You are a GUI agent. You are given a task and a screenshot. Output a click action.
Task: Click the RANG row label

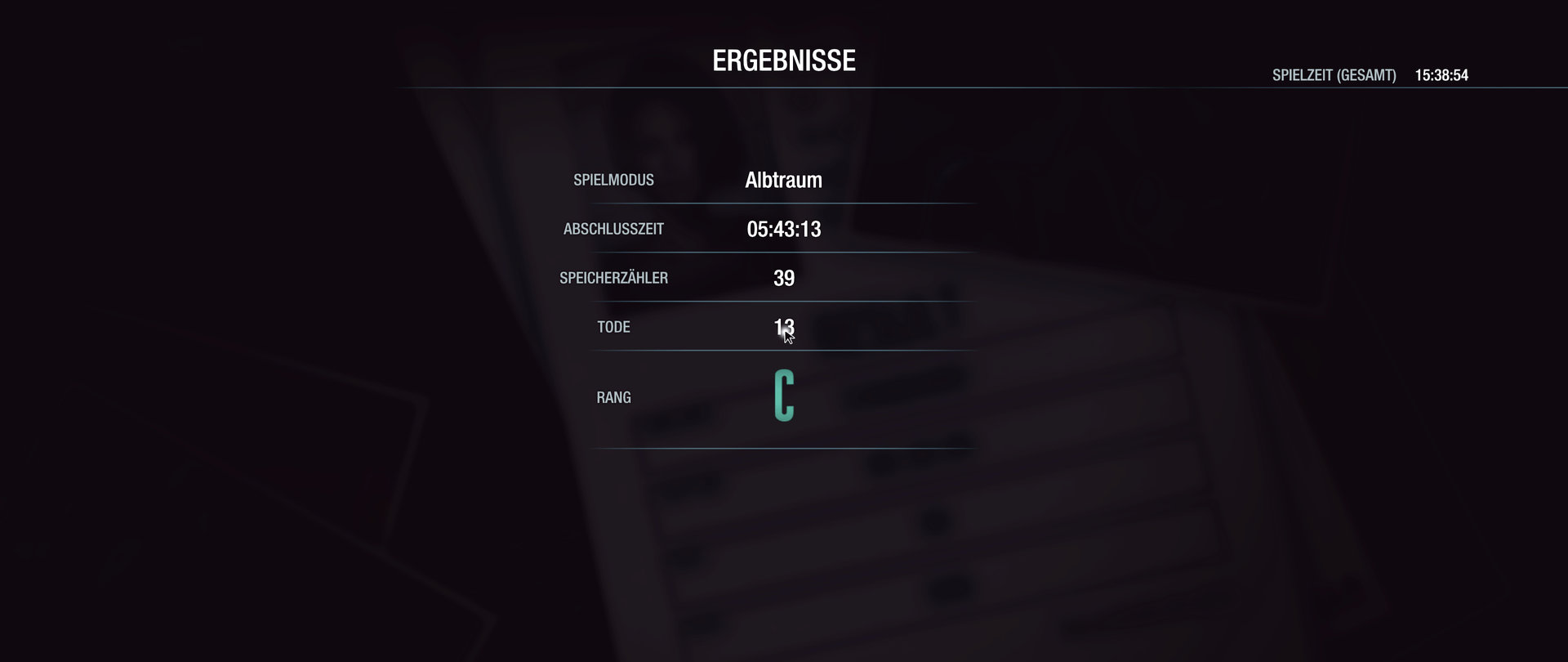point(613,398)
